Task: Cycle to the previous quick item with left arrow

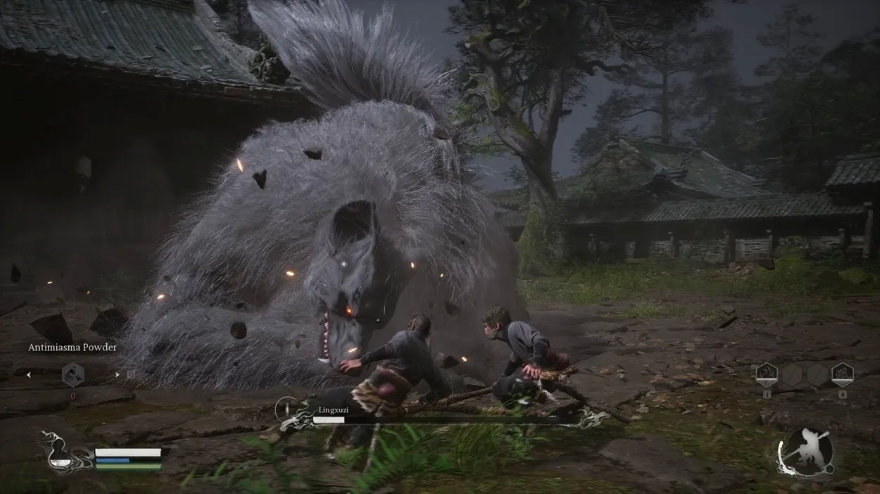Action: (29, 374)
